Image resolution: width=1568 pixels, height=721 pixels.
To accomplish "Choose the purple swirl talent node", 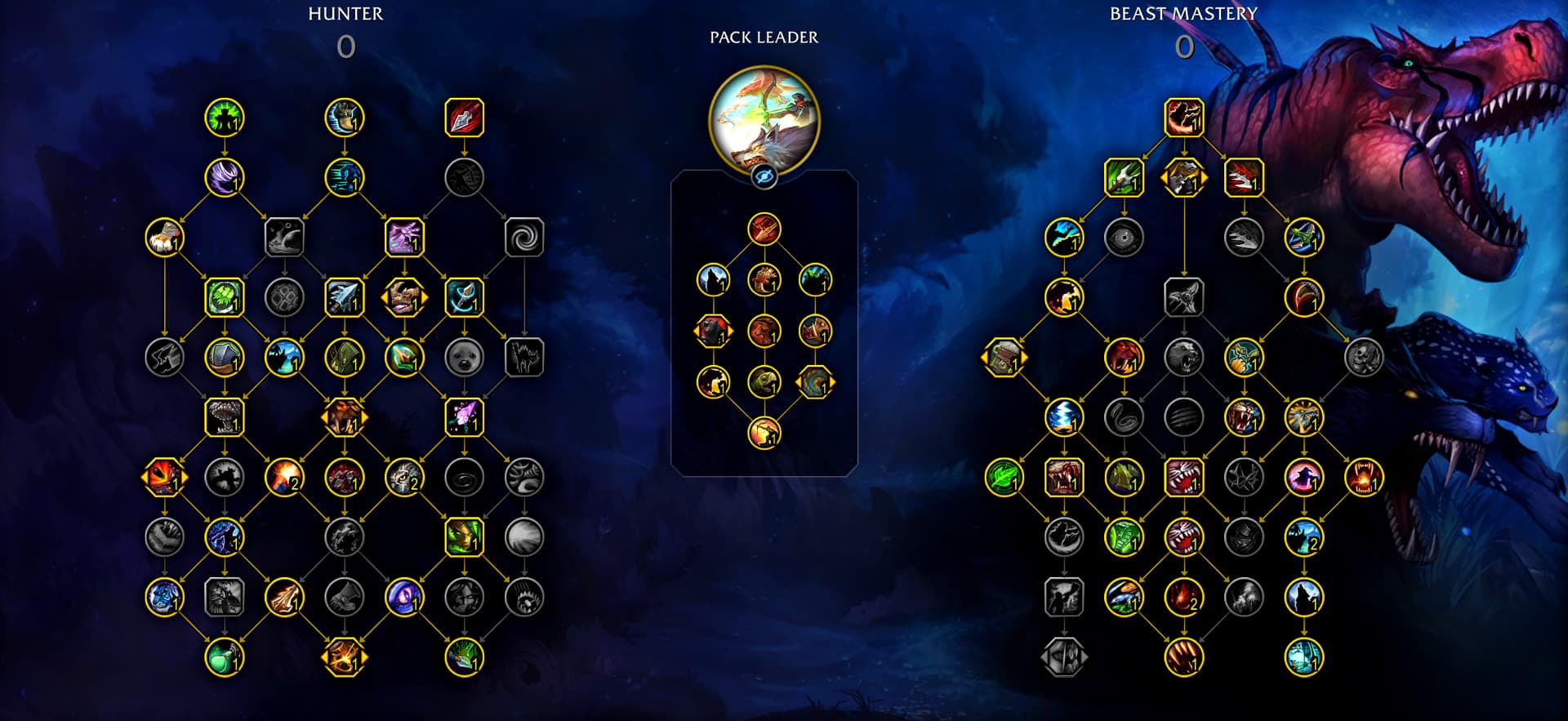I will pos(224,178).
